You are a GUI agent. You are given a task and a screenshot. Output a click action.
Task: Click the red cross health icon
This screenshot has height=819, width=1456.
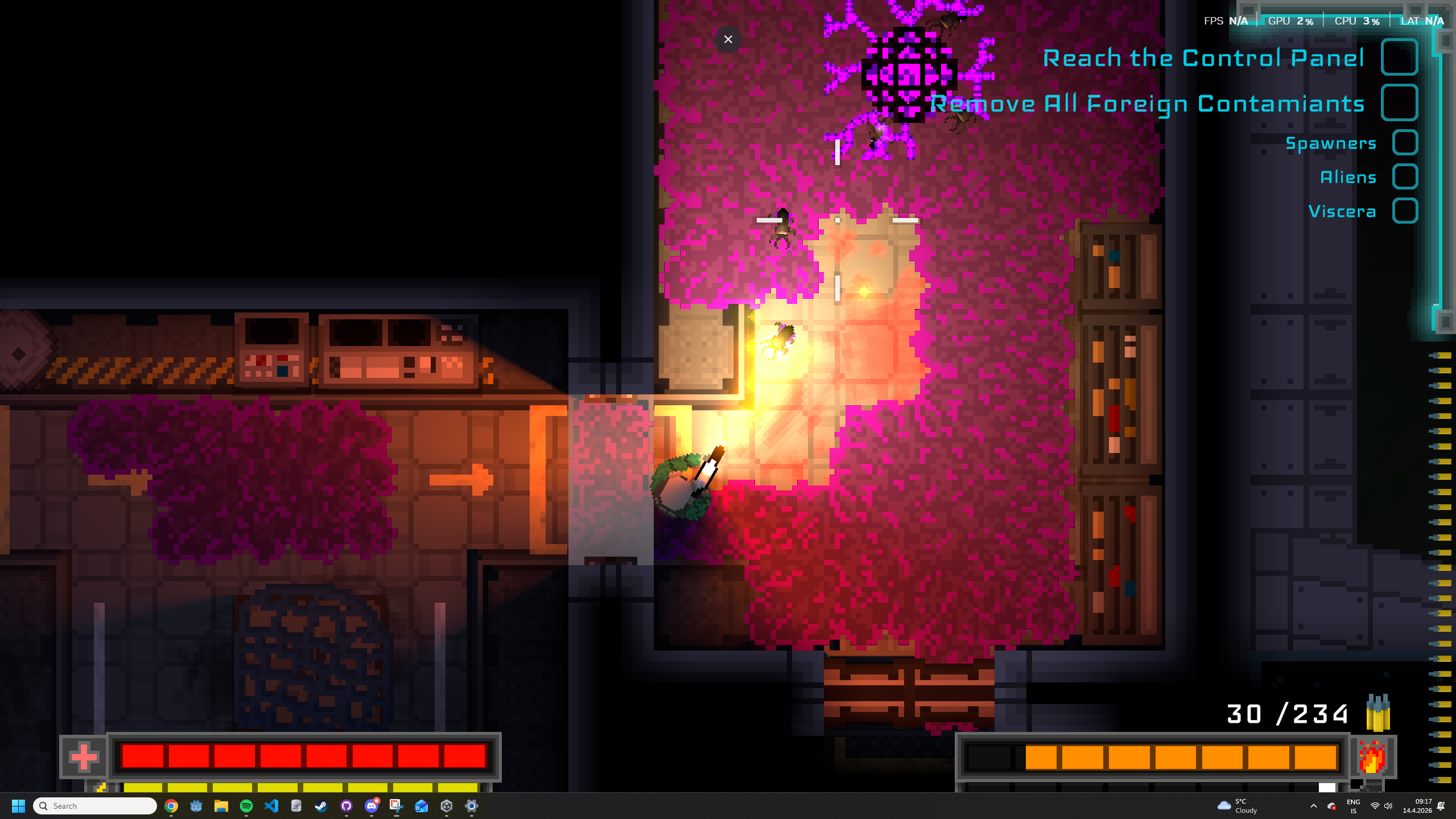point(84,757)
